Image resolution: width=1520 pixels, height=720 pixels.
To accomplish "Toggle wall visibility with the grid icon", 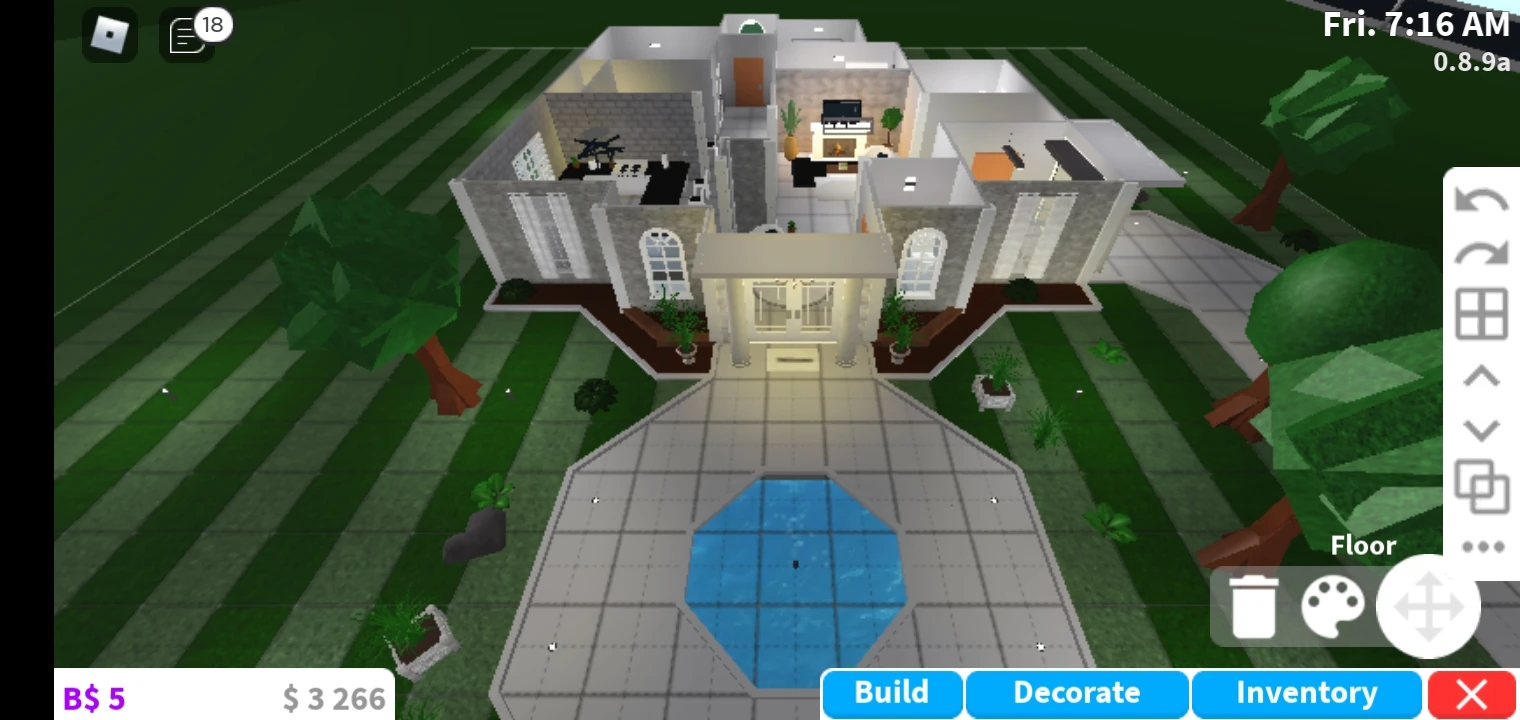I will (x=1480, y=313).
